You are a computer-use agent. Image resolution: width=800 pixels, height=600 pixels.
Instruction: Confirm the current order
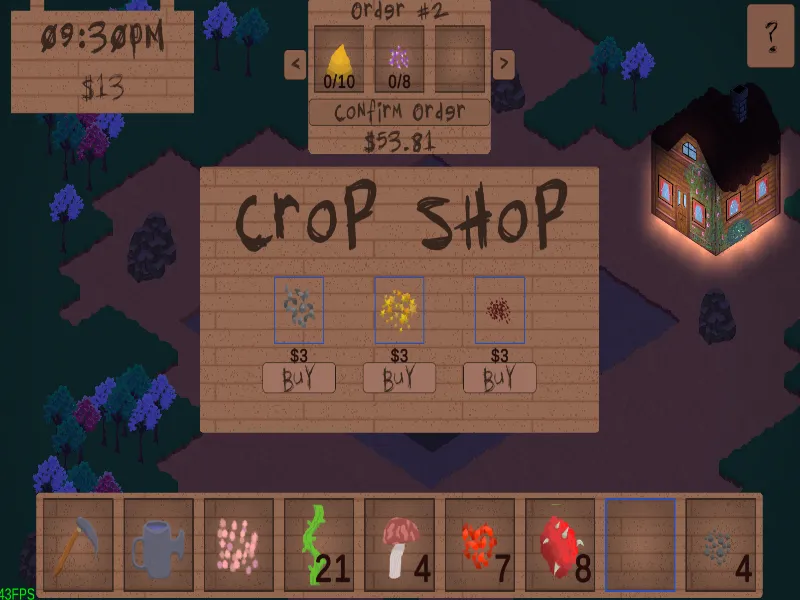tap(399, 112)
